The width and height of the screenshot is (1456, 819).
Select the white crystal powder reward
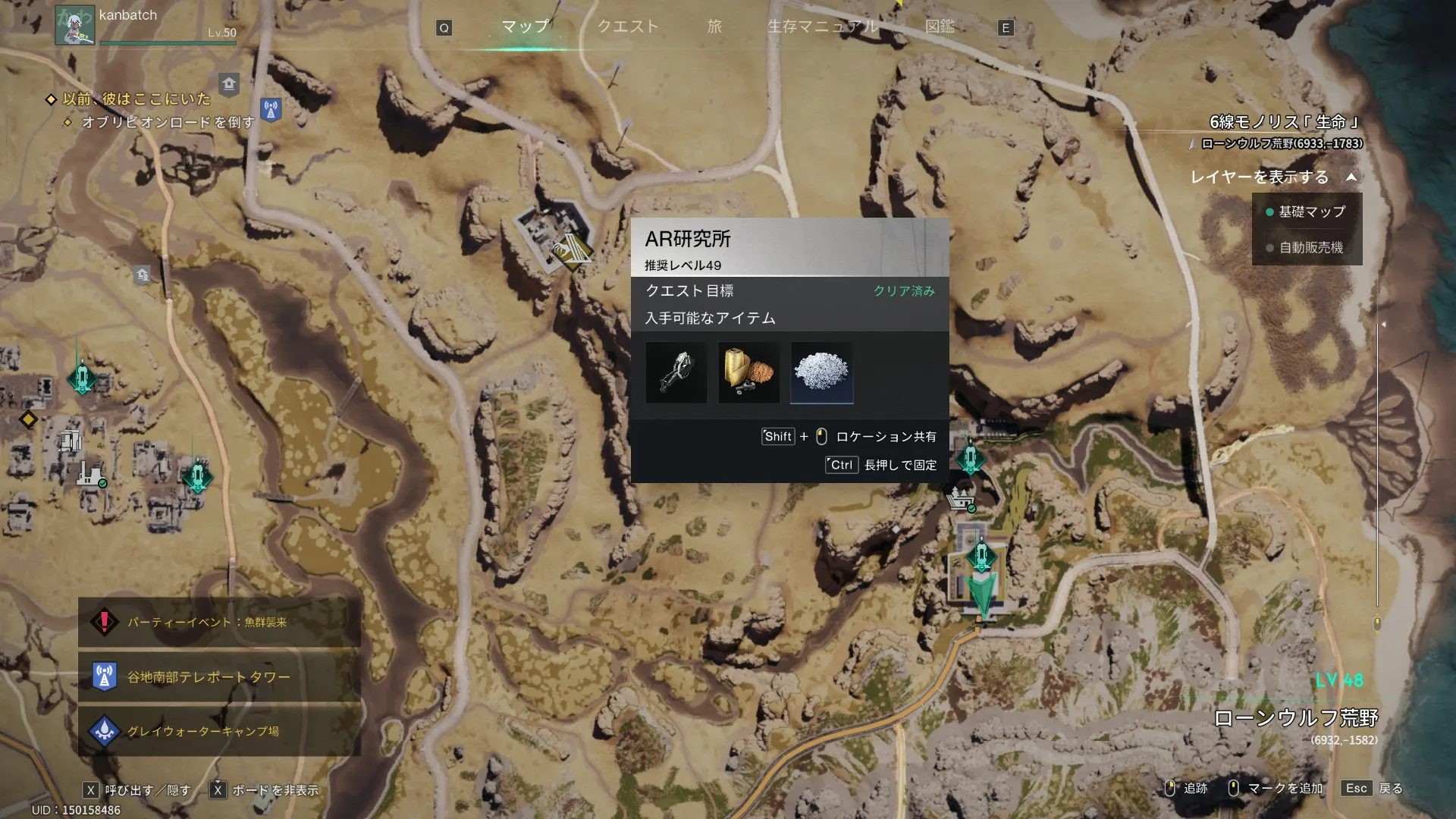821,373
